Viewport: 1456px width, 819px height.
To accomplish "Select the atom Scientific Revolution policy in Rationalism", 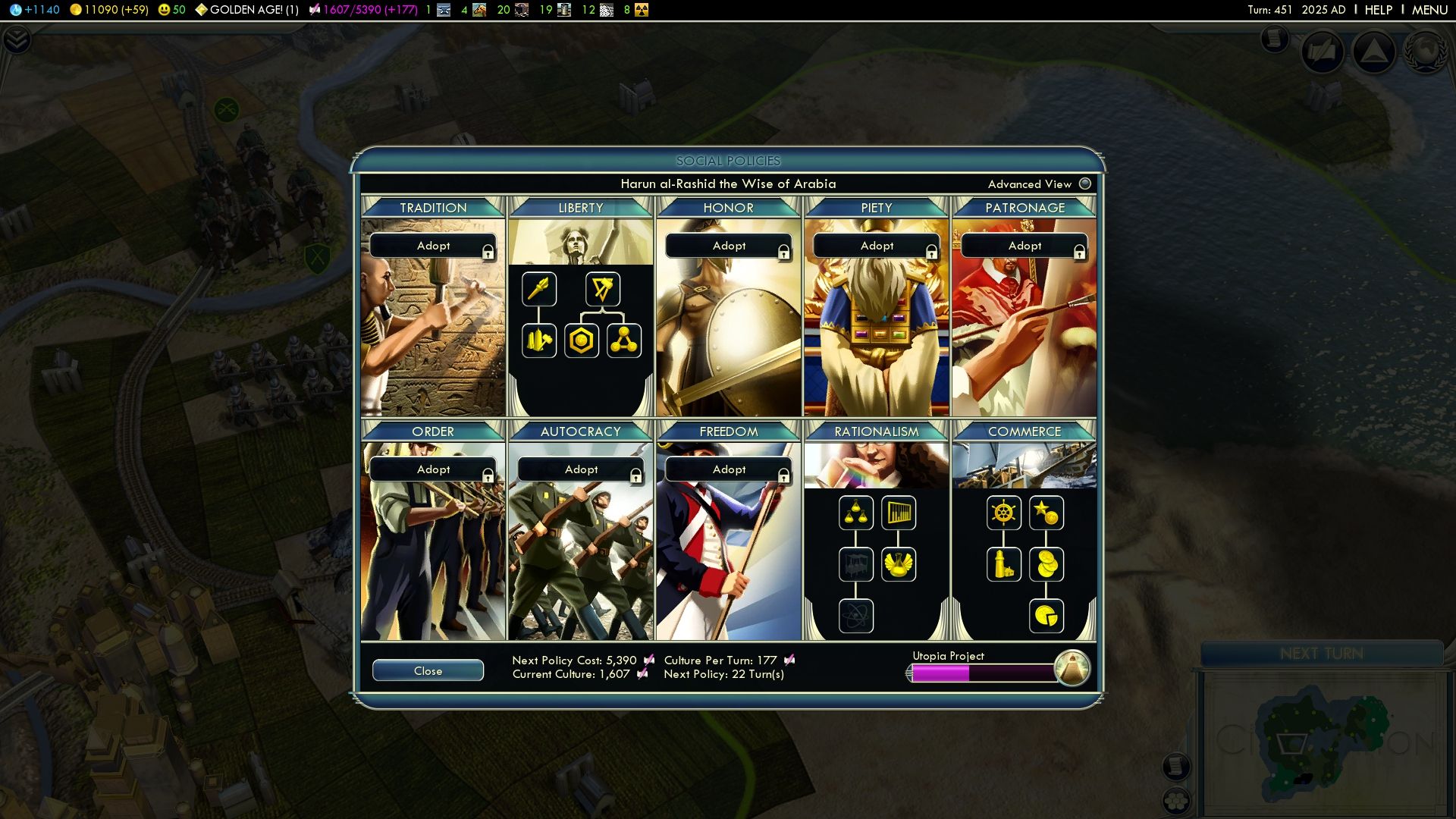I will point(857,616).
